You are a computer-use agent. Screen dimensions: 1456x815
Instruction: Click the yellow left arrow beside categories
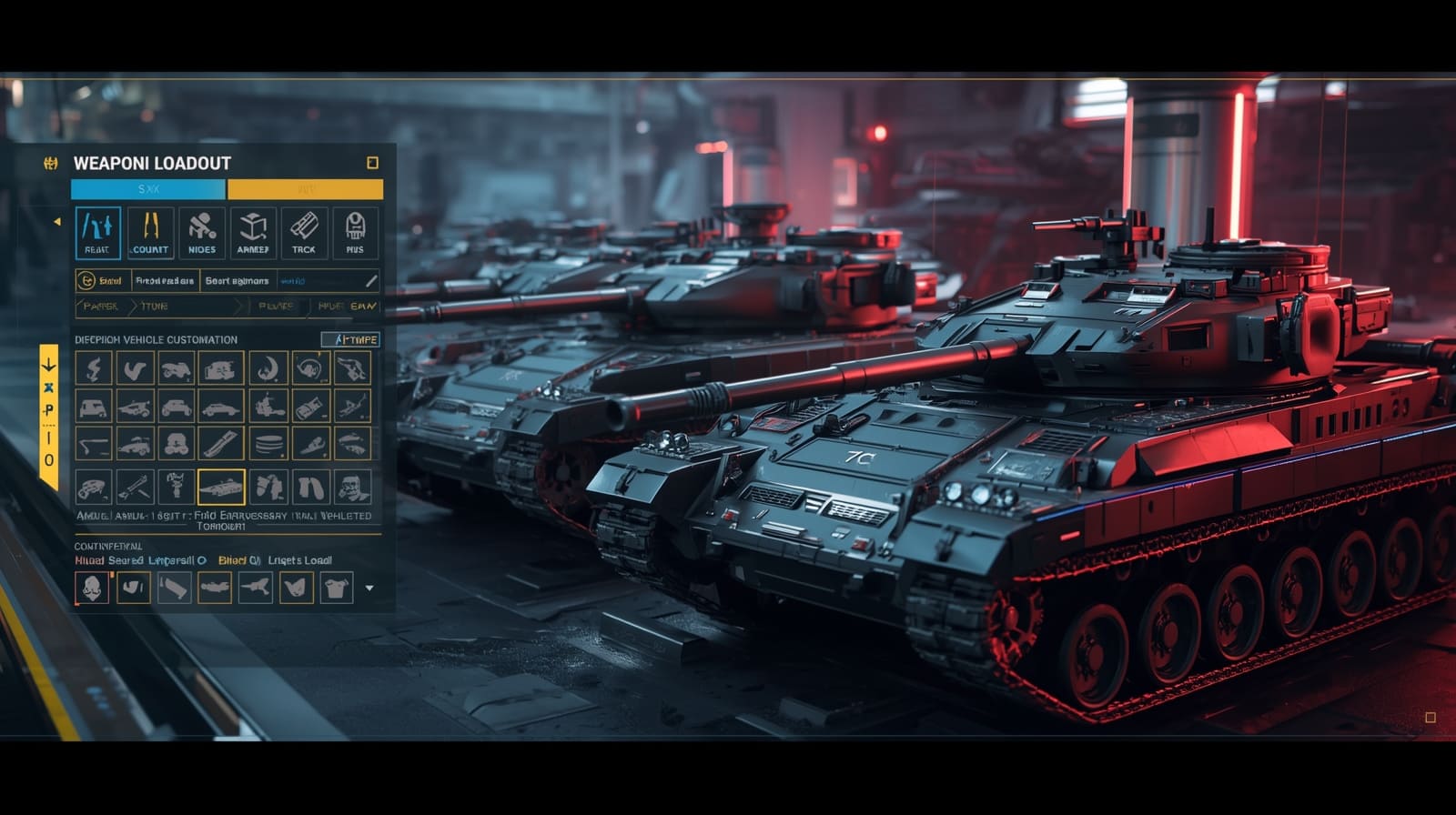tap(57, 221)
